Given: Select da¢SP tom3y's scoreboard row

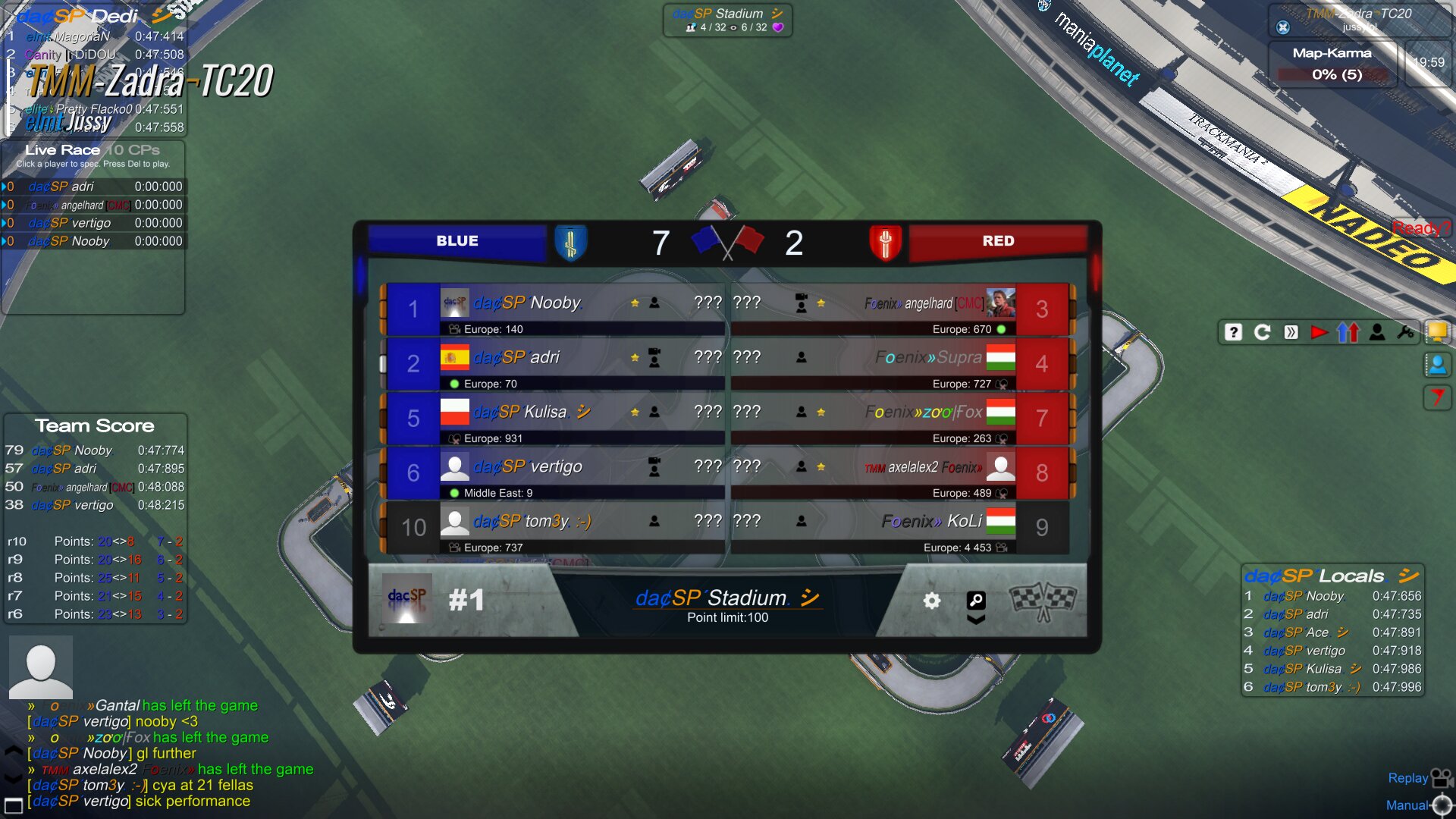Looking at the screenshot, I should (x=554, y=527).
